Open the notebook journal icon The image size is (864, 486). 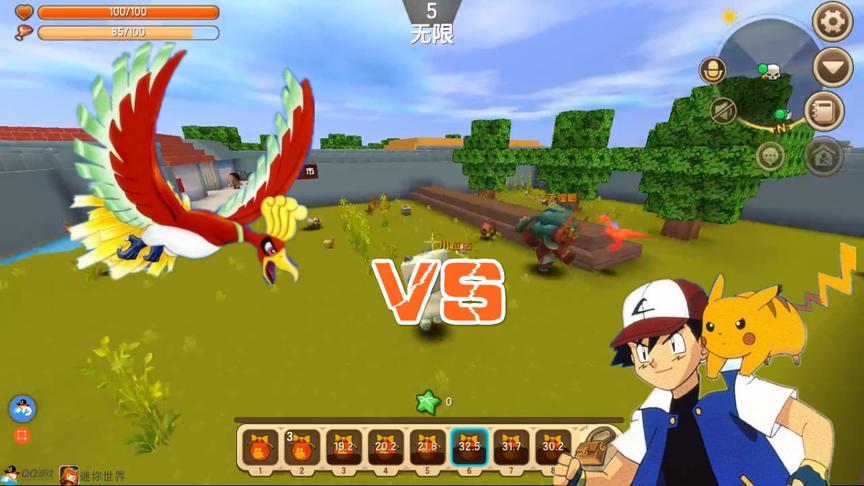coord(824,110)
